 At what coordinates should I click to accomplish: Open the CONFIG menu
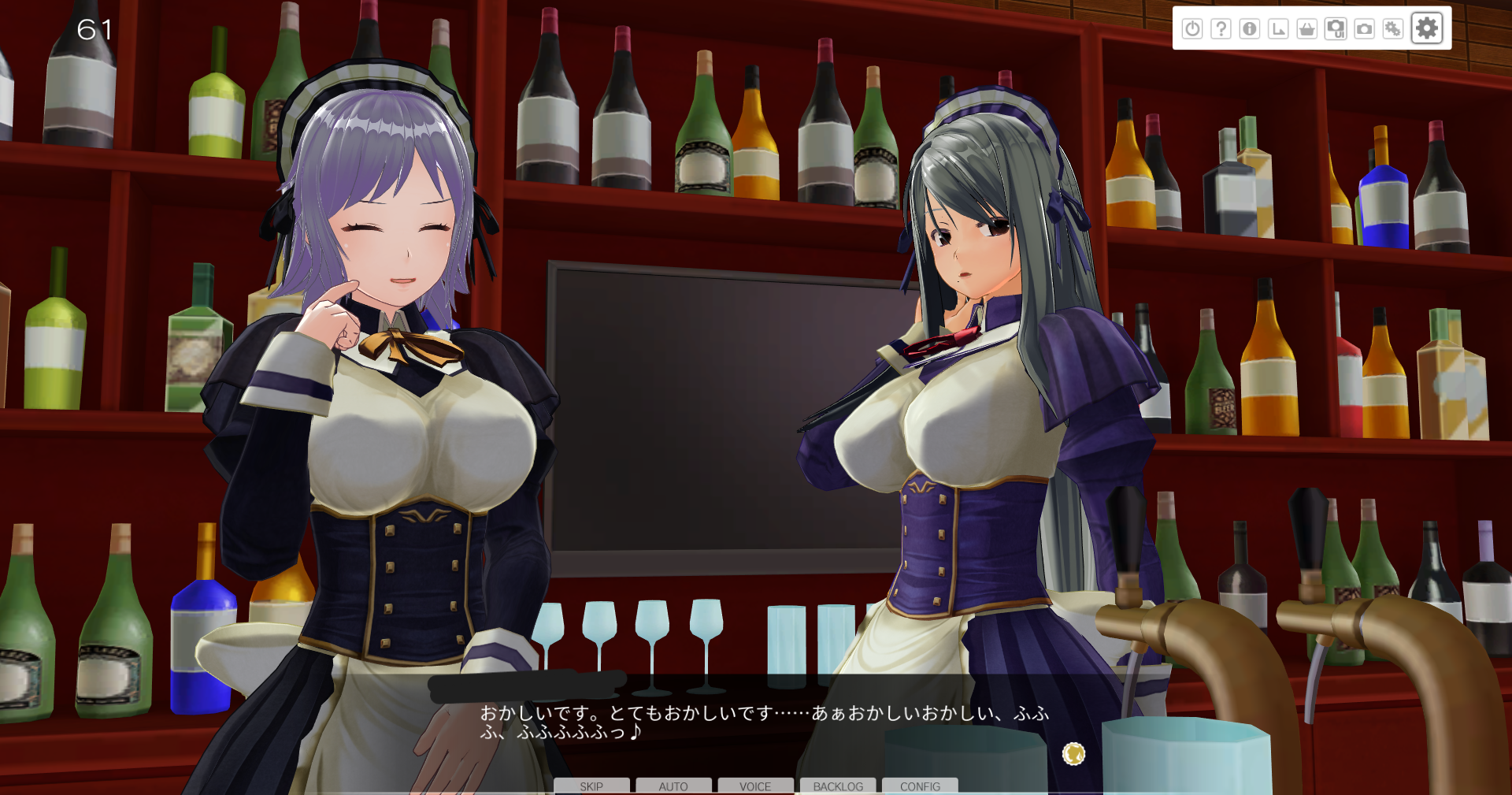pos(920,786)
